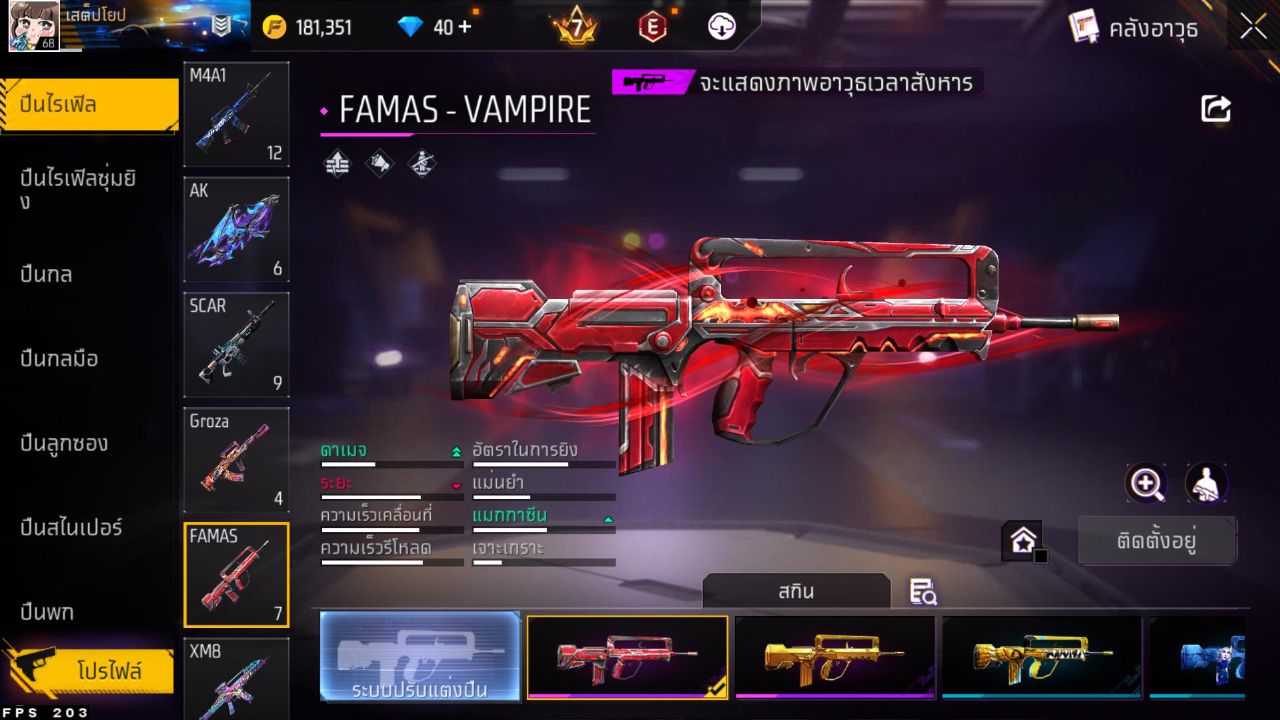1280x720 pixels.
Task: Select the golden FAMAS skin thumbnail
Action: point(835,657)
